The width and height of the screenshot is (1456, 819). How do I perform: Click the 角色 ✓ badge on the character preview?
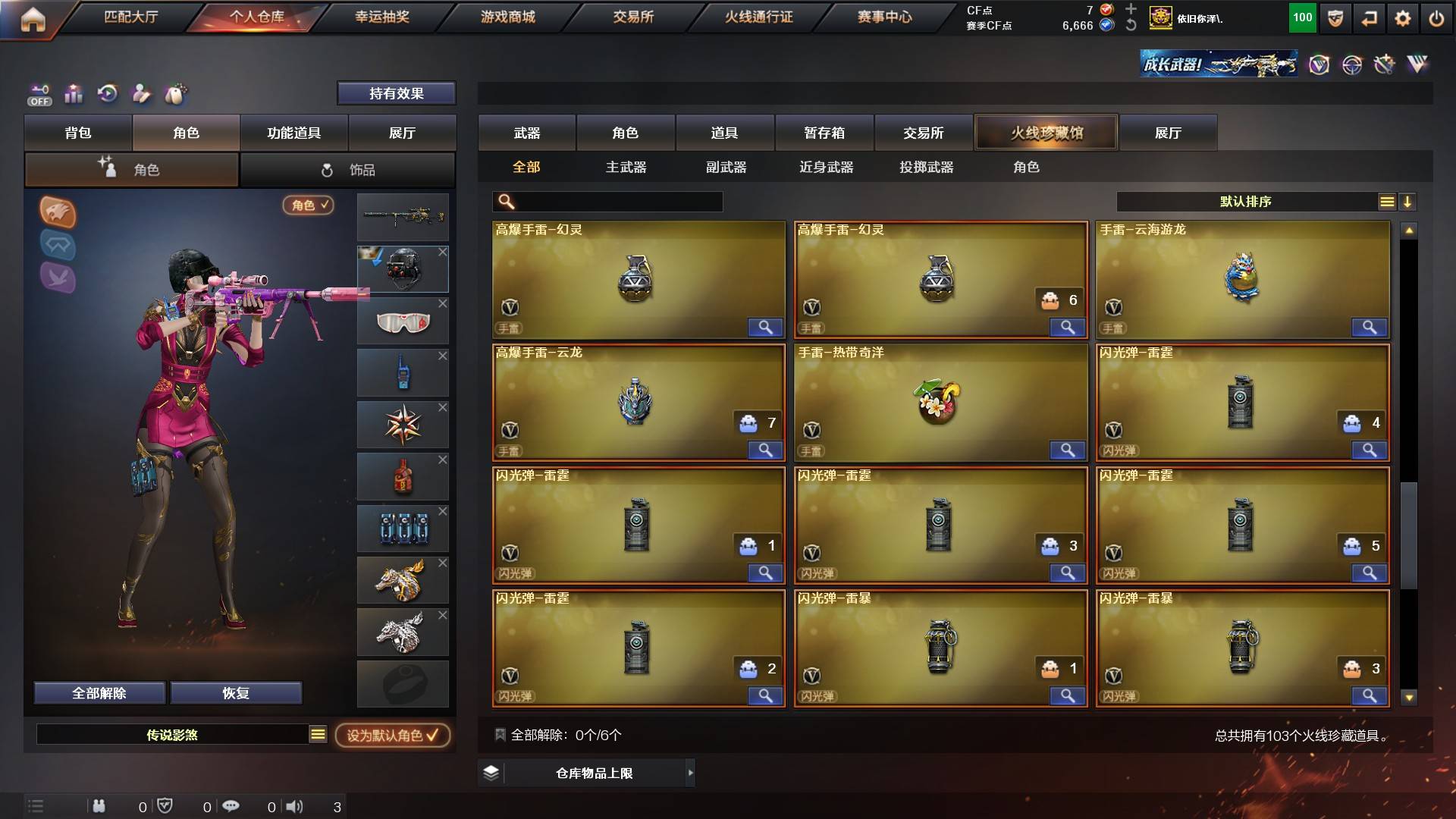(306, 206)
